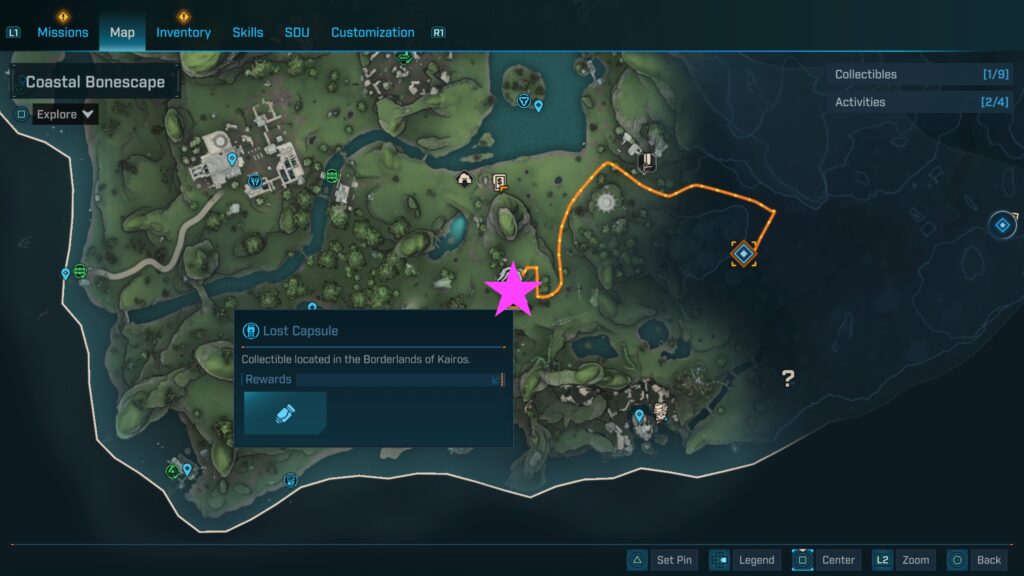Select the pink star map marker
Image resolution: width=1024 pixels, height=576 pixels.
(x=513, y=288)
